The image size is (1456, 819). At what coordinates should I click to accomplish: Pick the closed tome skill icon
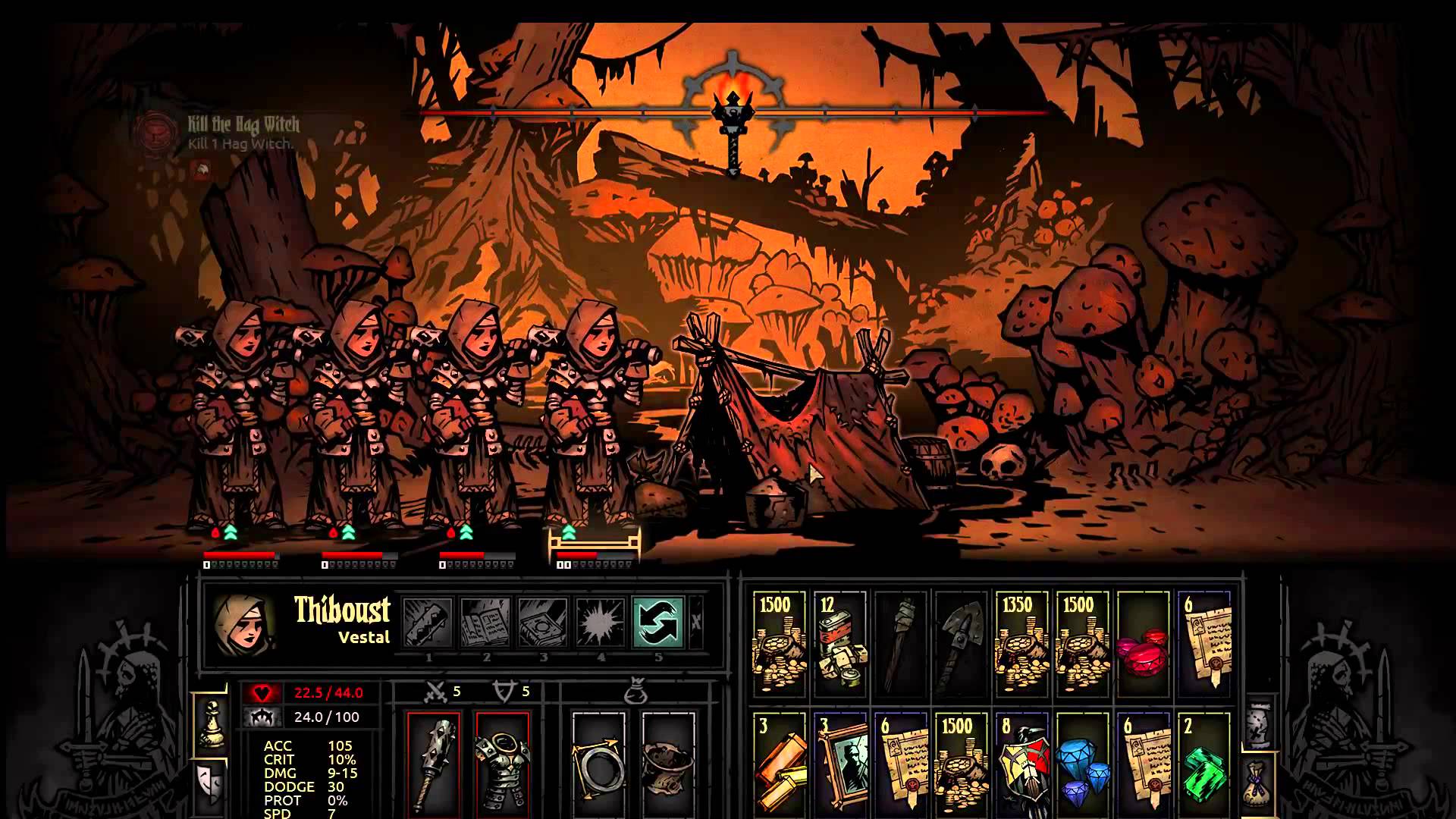click(543, 623)
